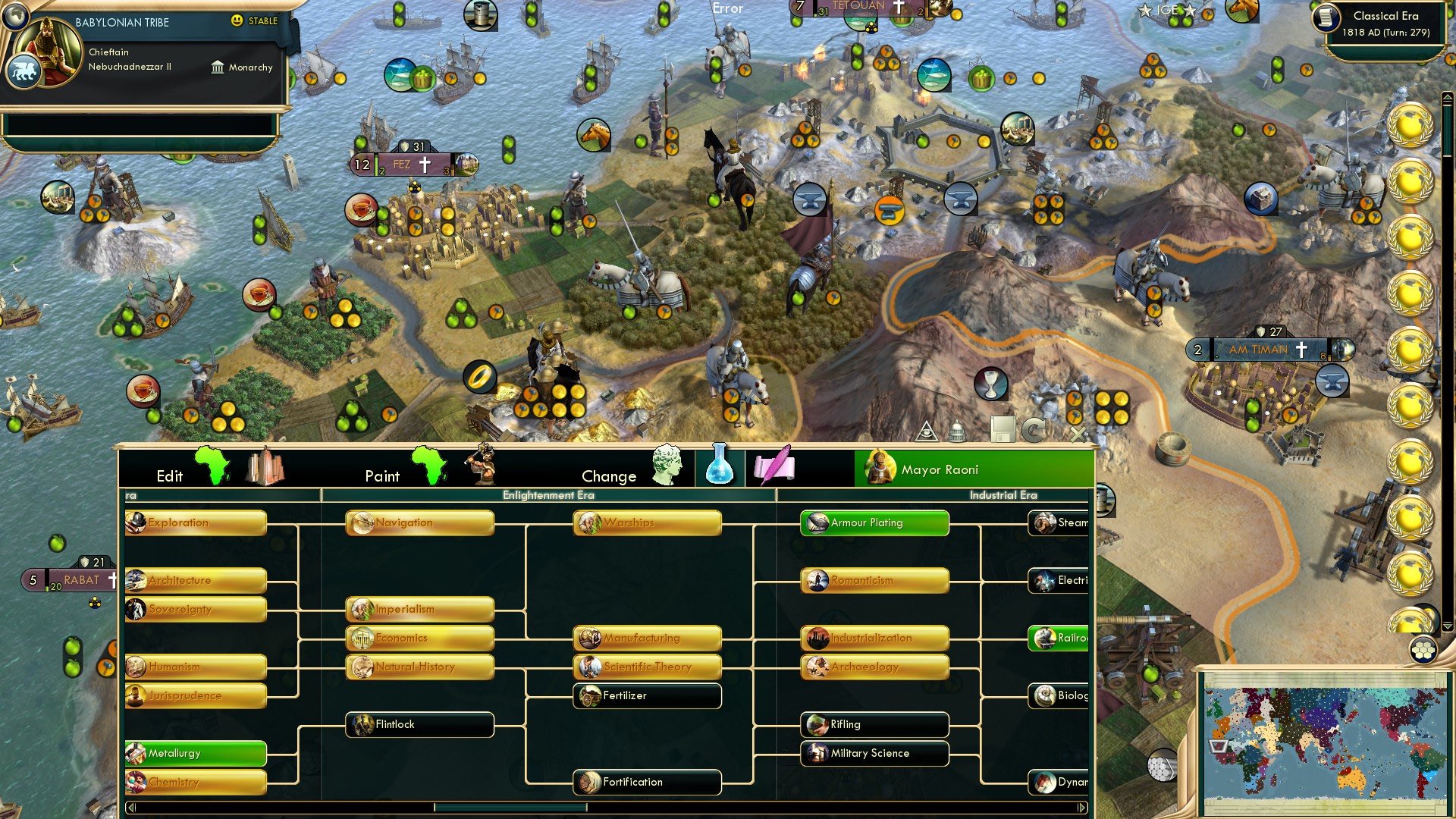Select the blue beaker icon on the Change tab
This screenshot has height=819, width=1456.
(x=720, y=469)
